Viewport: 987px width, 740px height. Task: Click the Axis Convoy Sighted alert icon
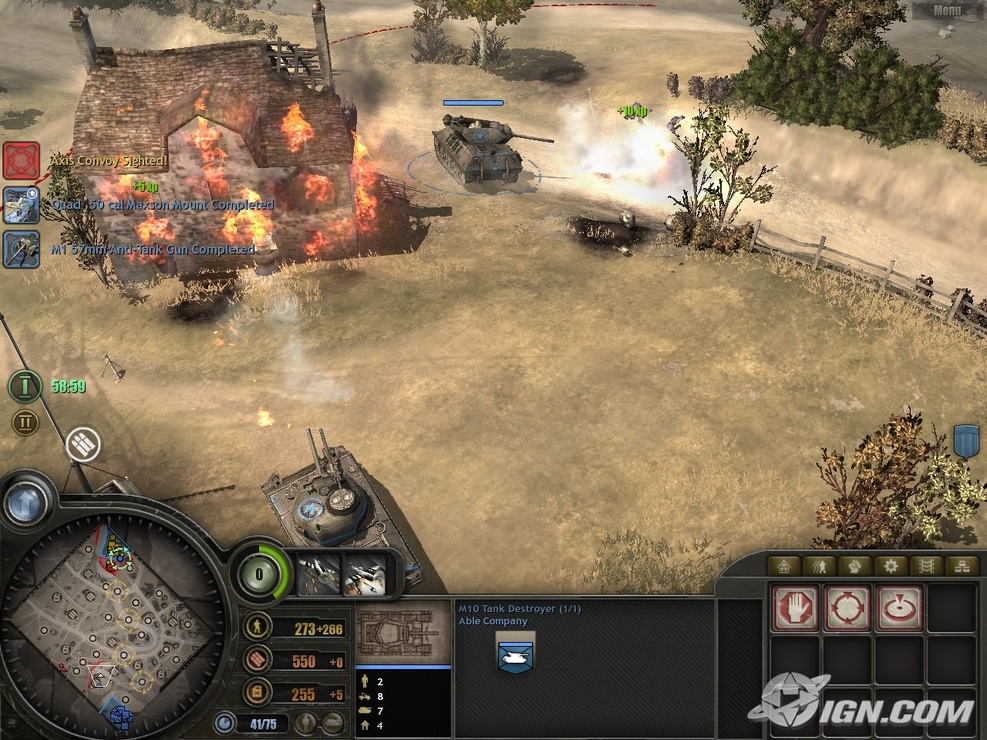point(20,160)
